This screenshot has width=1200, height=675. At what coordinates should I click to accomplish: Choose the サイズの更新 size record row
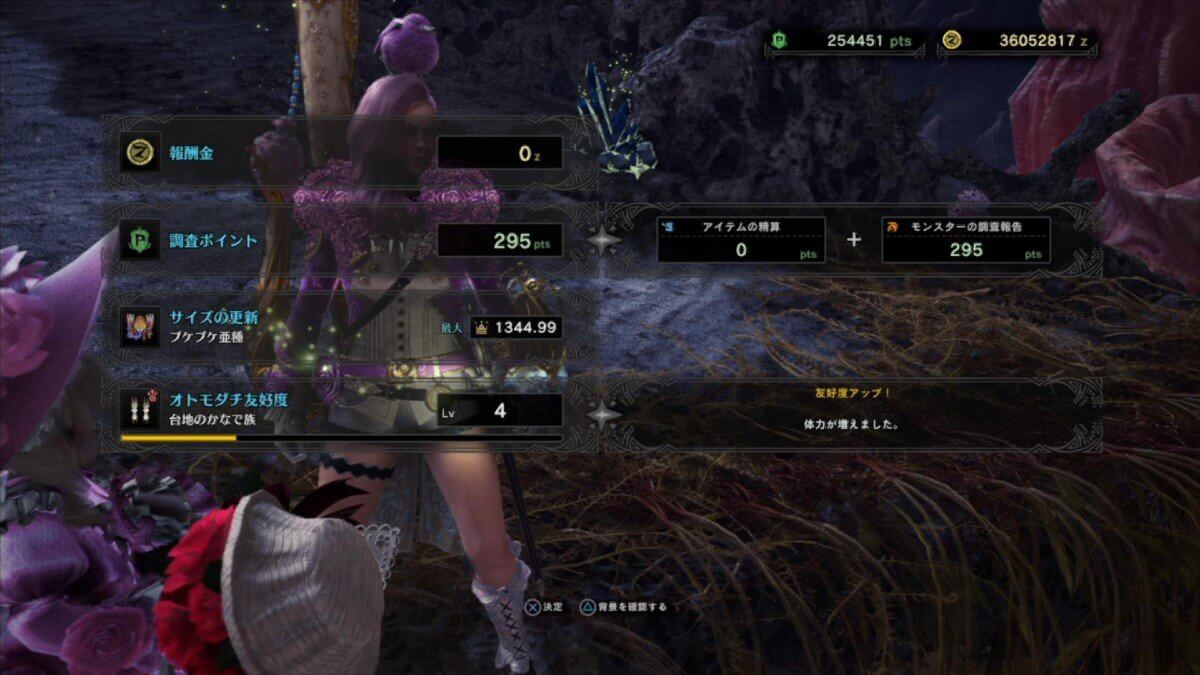pos(340,327)
